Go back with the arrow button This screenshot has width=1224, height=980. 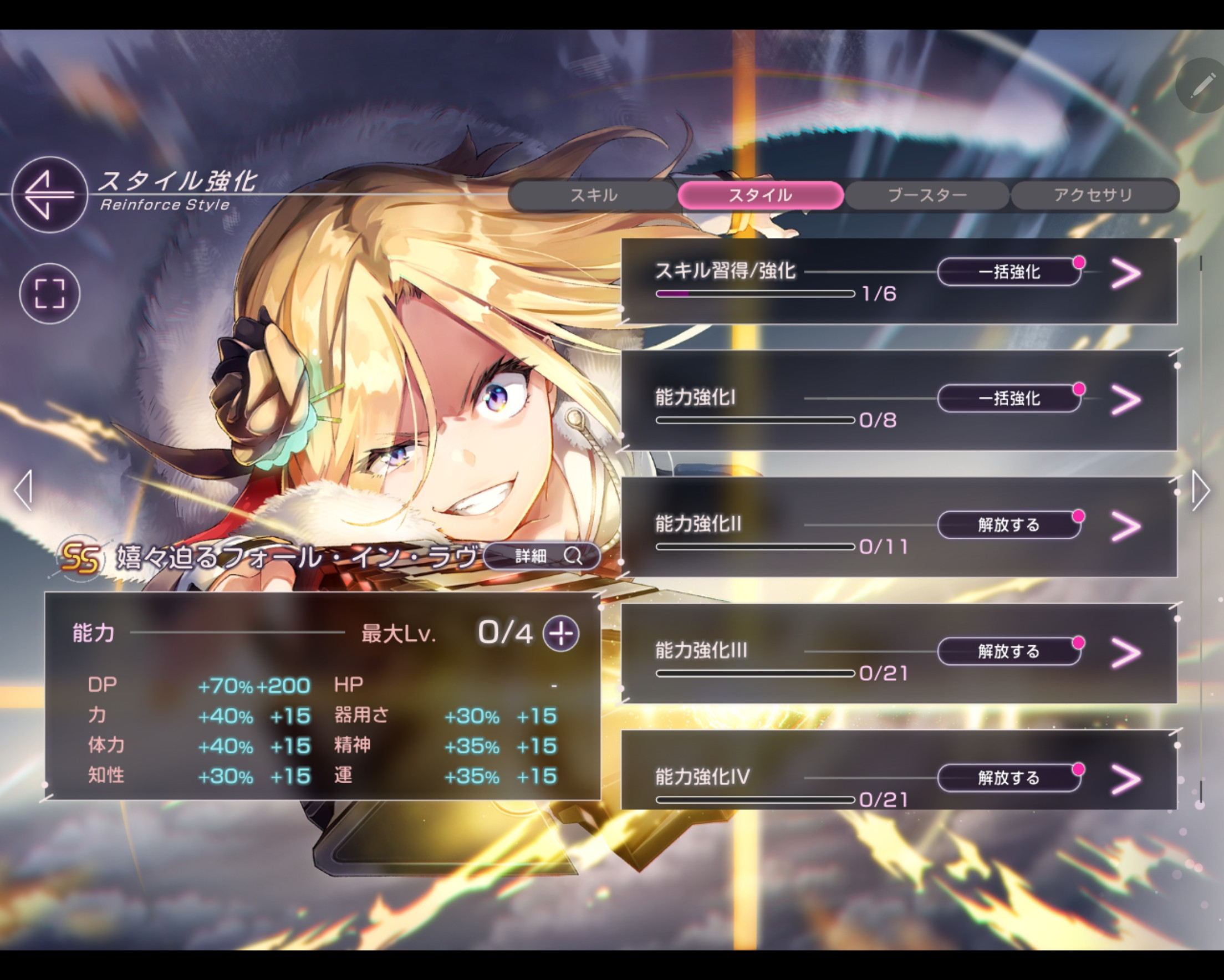(49, 195)
